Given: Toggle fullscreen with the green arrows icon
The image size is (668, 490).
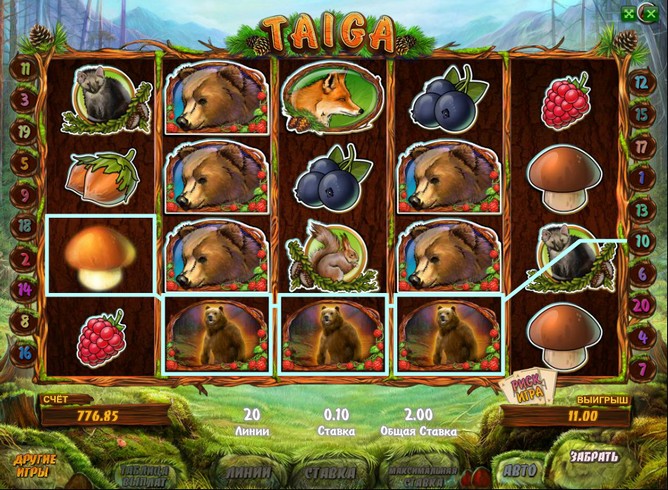Looking at the screenshot, I should 627,13.
